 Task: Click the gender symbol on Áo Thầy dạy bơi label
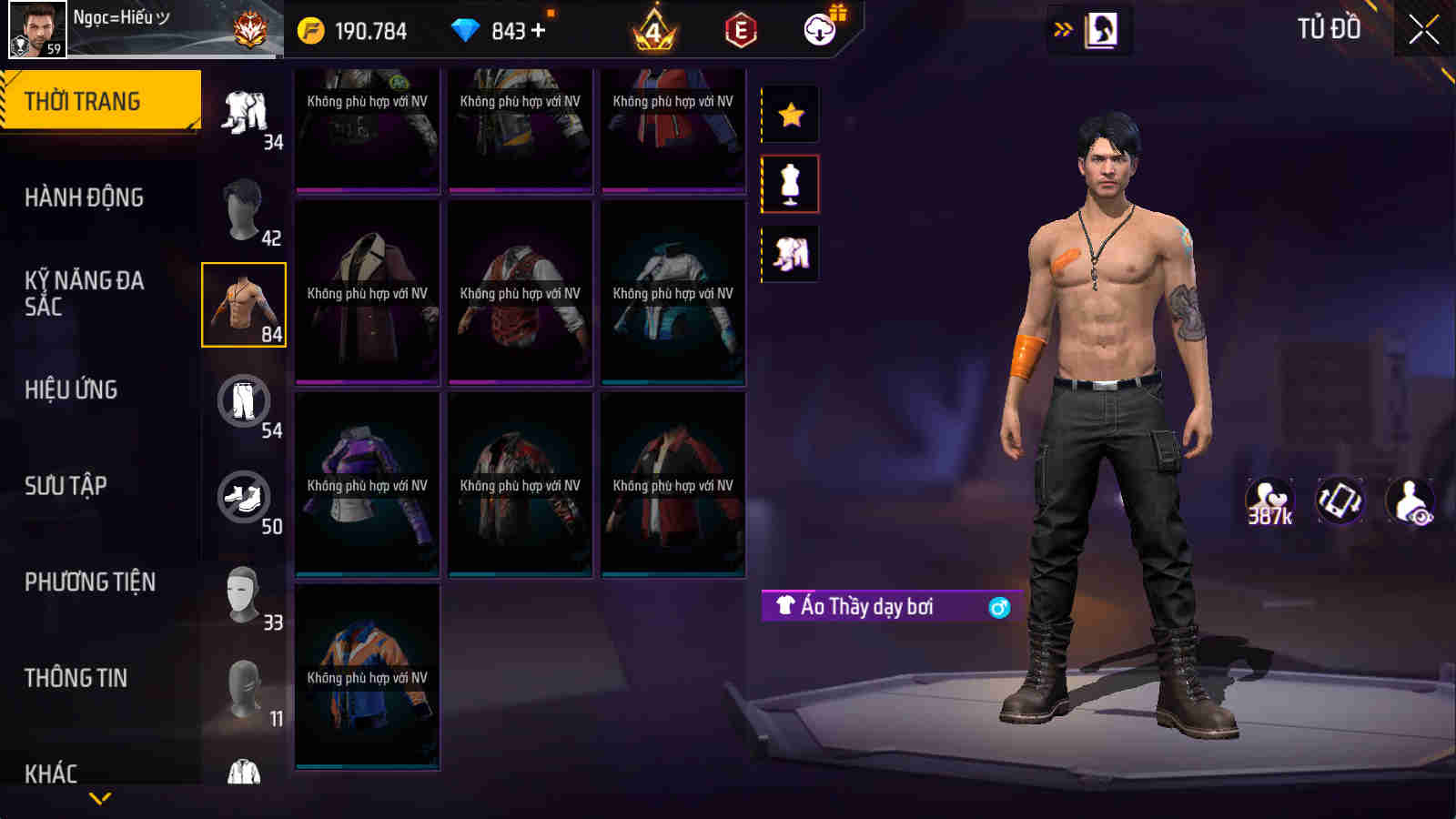pyautogui.click(x=999, y=609)
